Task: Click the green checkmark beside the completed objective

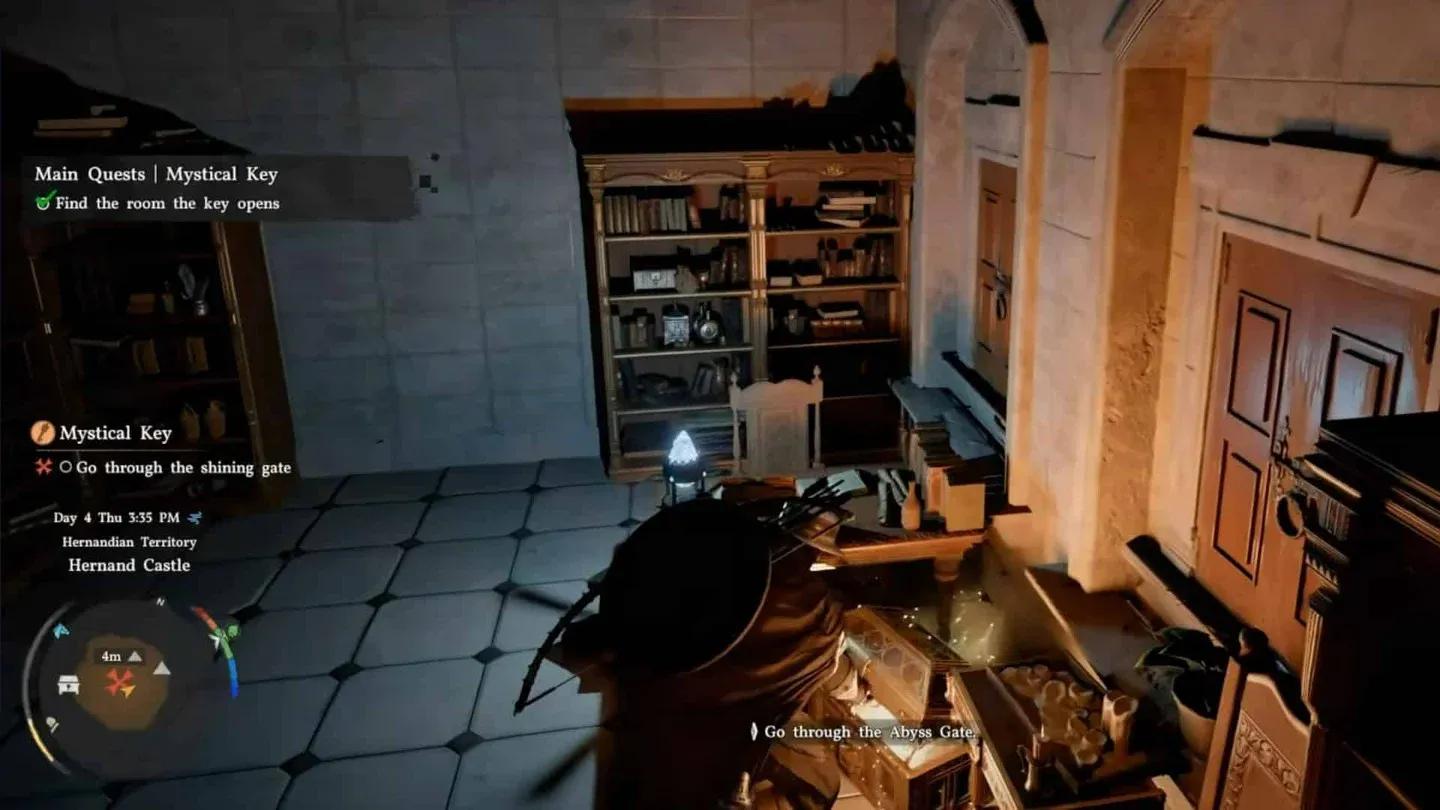Action: tap(43, 203)
